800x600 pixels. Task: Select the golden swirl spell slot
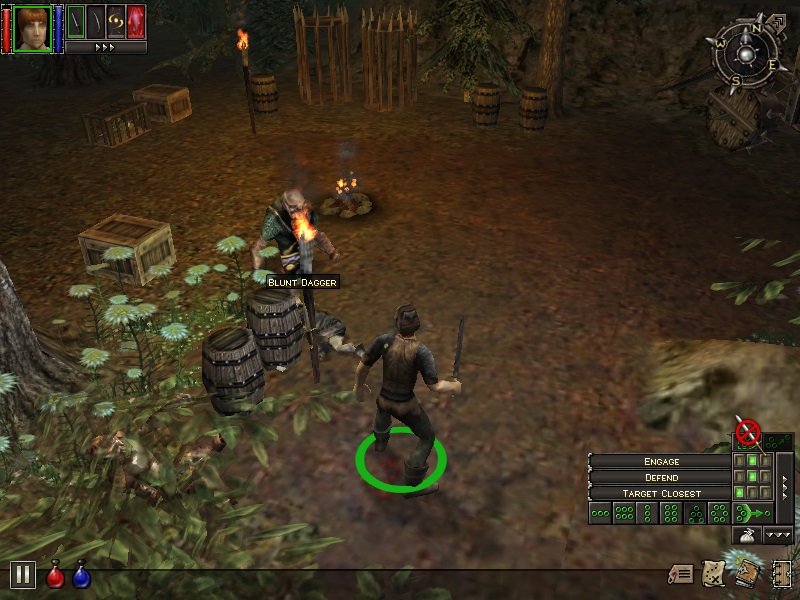click(116, 21)
